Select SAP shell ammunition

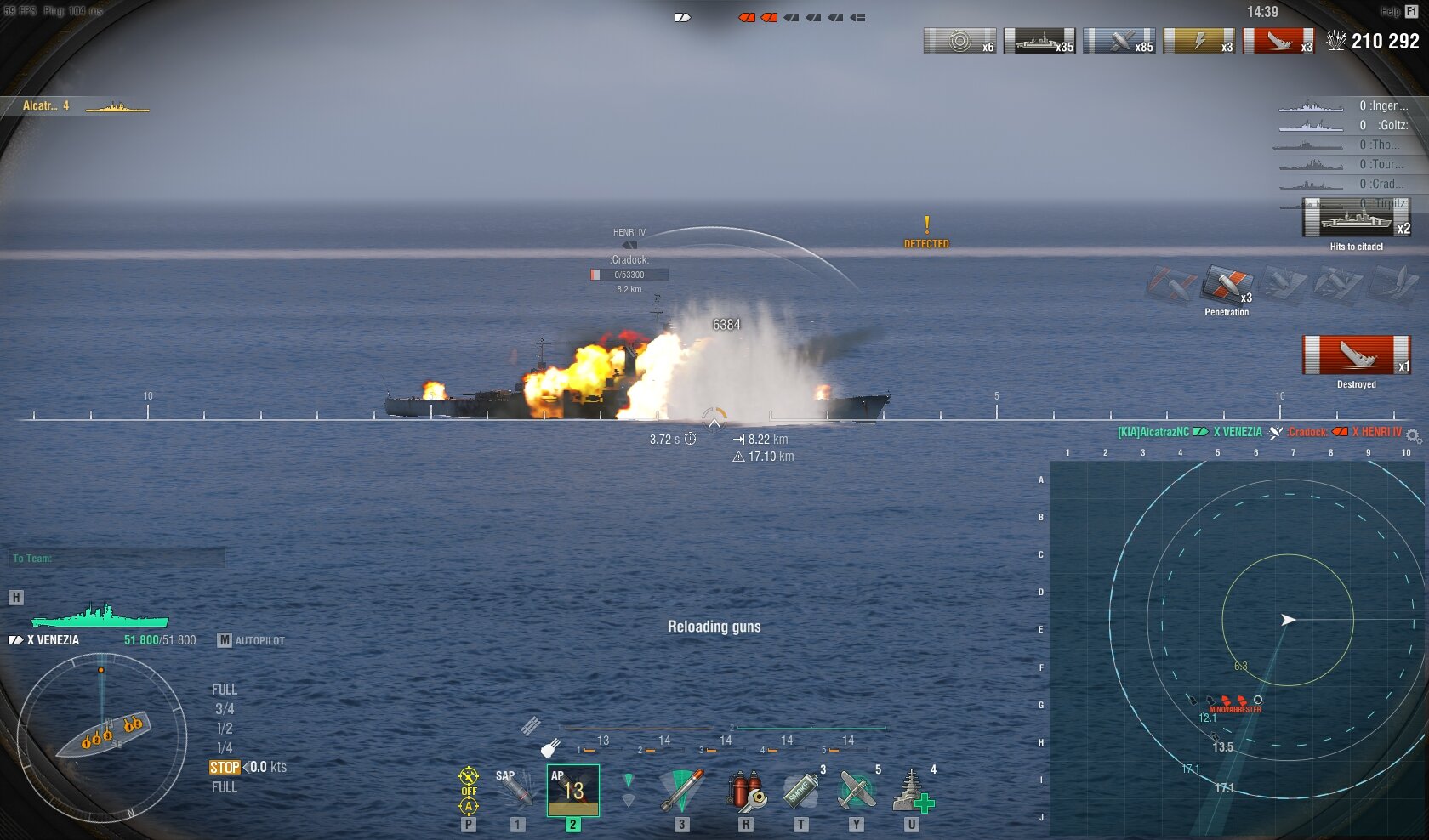click(515, 790)
